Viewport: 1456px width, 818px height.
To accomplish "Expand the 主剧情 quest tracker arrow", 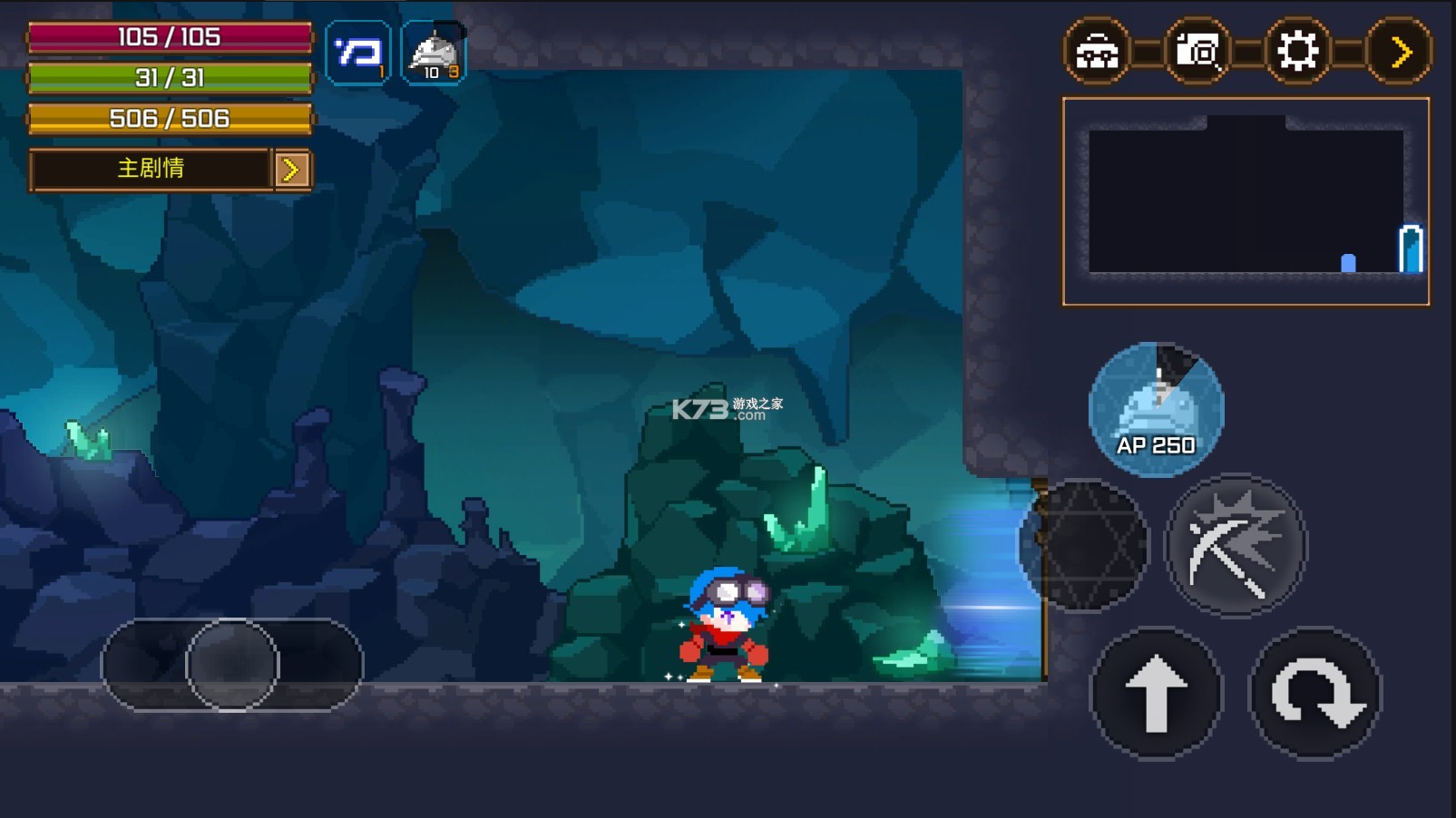I will point(292,170).
